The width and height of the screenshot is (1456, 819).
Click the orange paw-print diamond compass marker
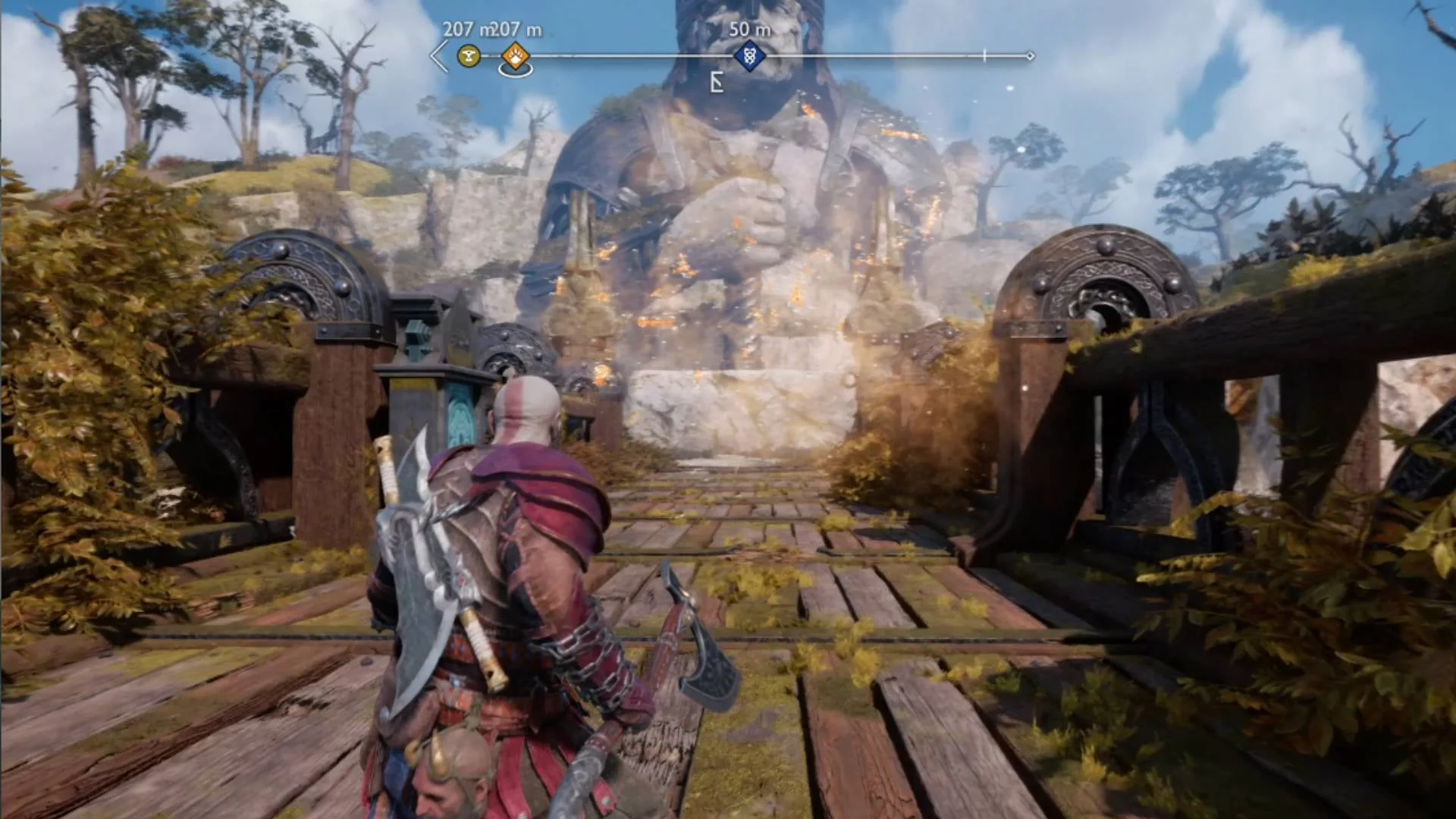tap(516, 56)
